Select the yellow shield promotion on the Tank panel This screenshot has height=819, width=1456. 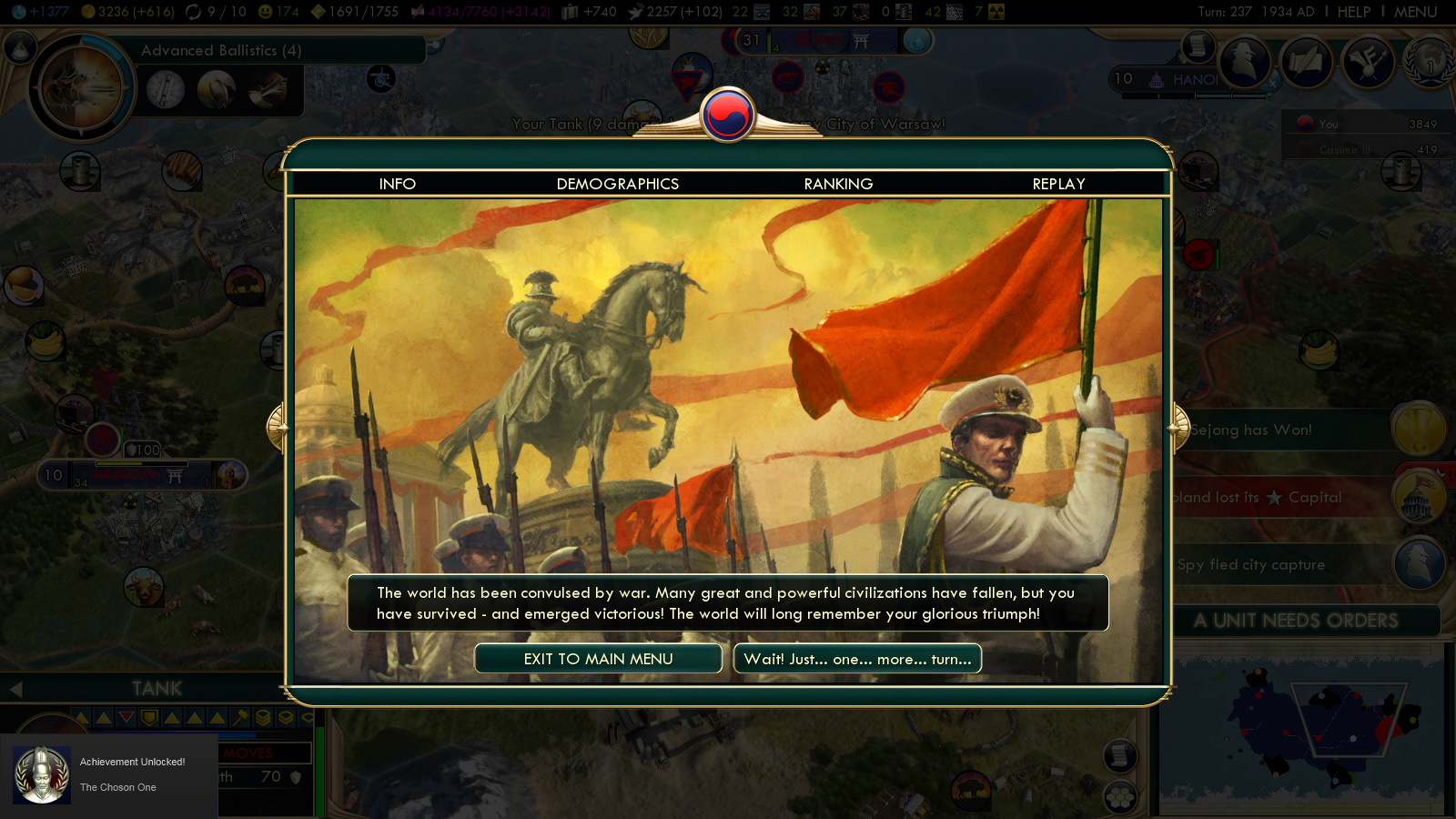coord(148,718)
